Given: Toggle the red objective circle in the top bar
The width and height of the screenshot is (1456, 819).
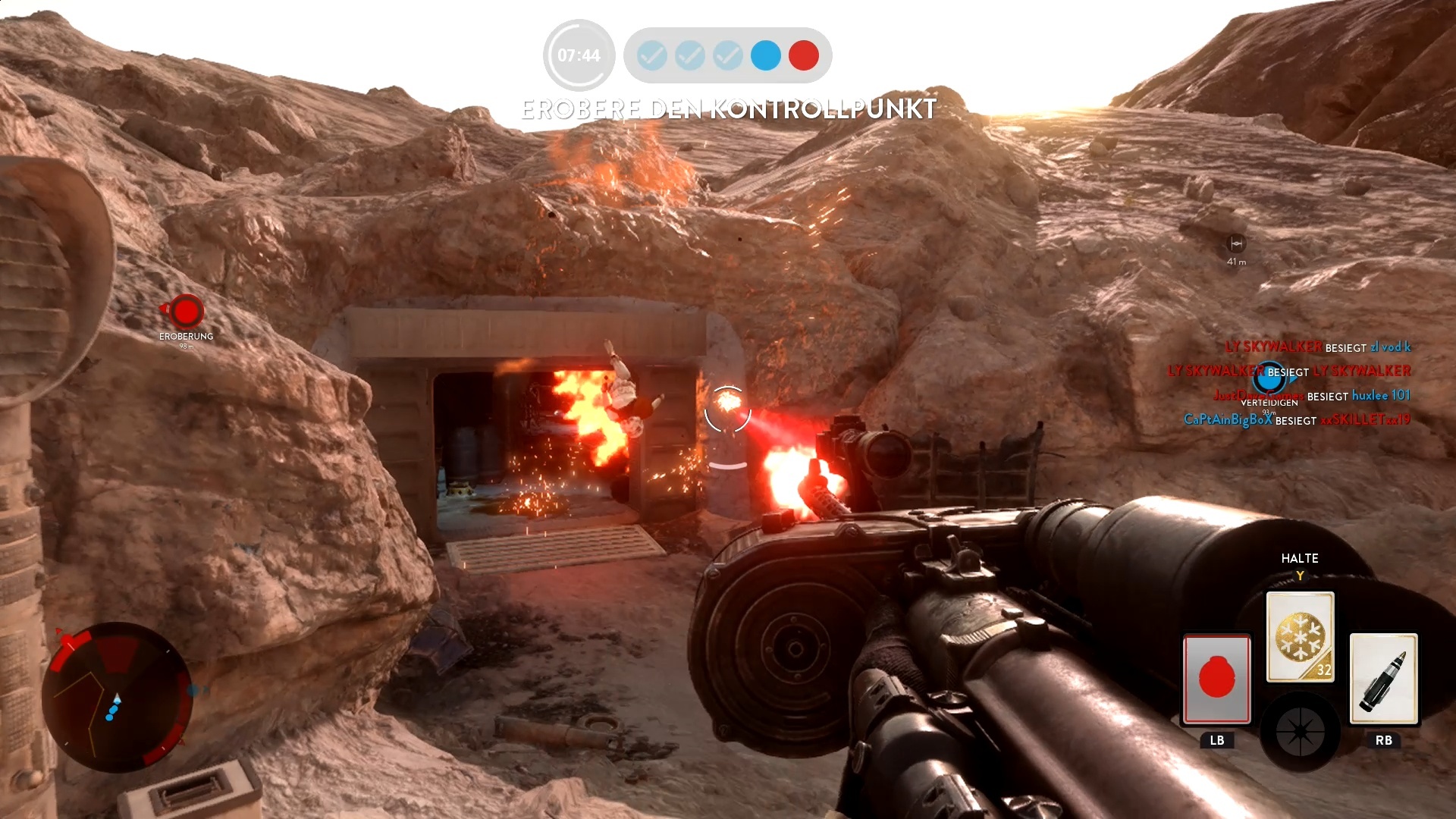Looking at the screenshot, I should [804, 55].
